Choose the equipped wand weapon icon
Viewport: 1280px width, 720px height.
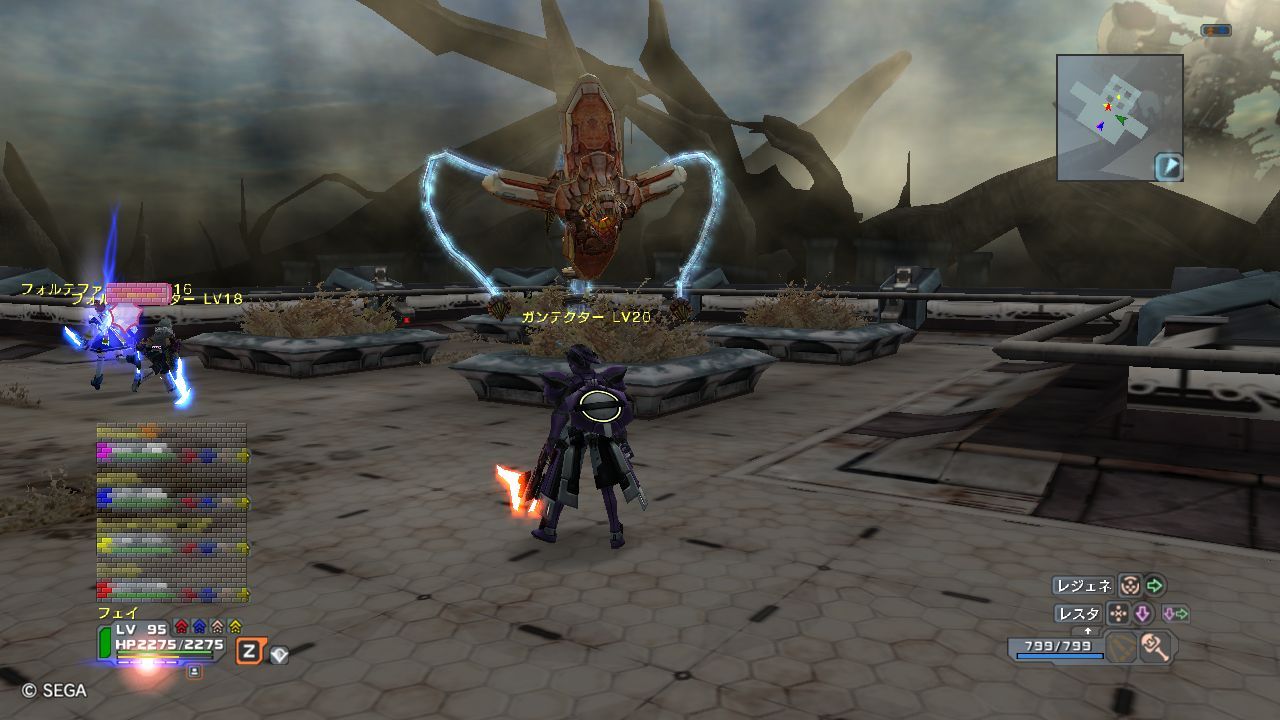pyautogui.click(x=1157, y=648)
